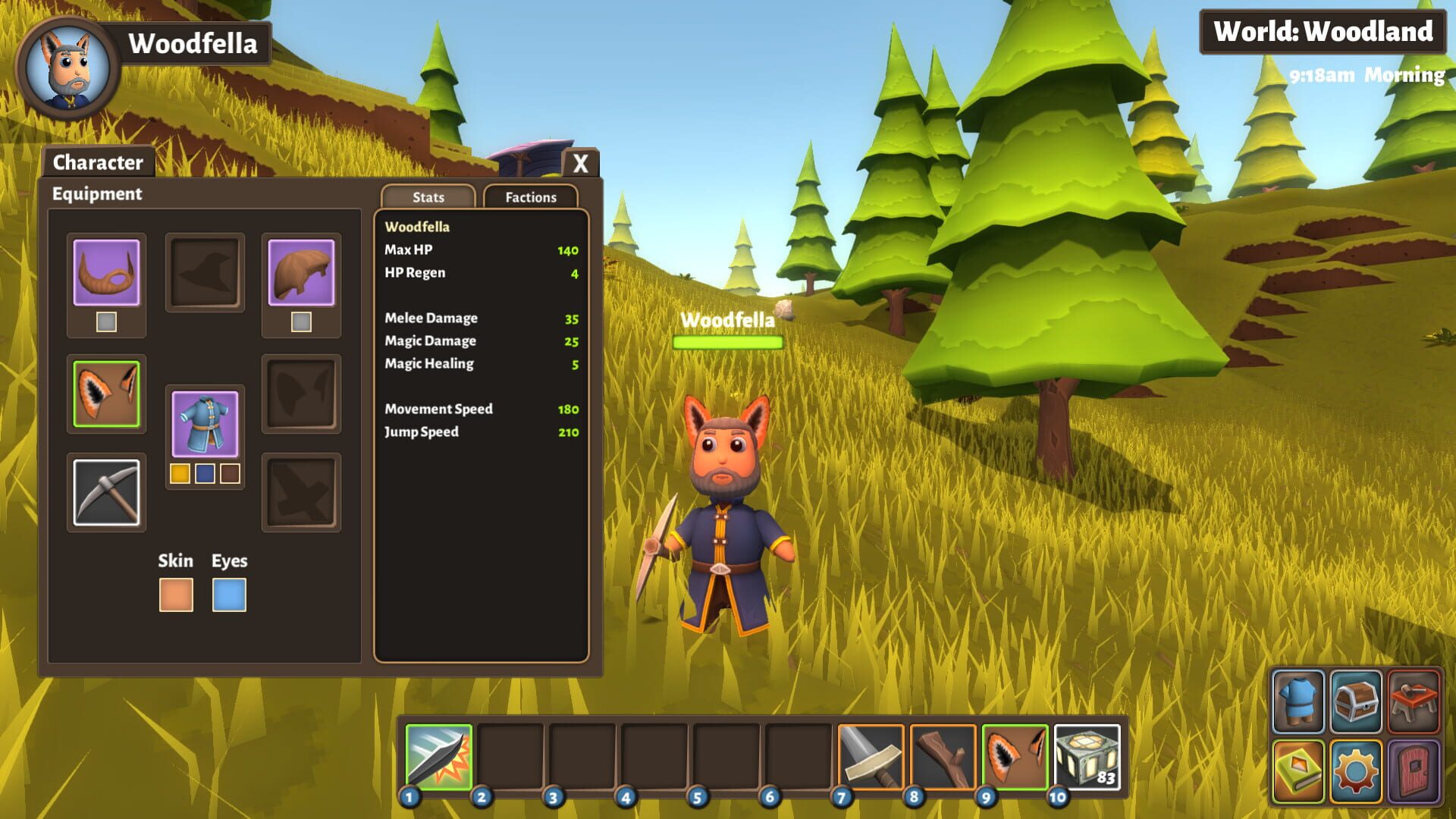The image size is (1456, 819).
Task: Change the Skin color swatch
Action: [x=177, y=596]
